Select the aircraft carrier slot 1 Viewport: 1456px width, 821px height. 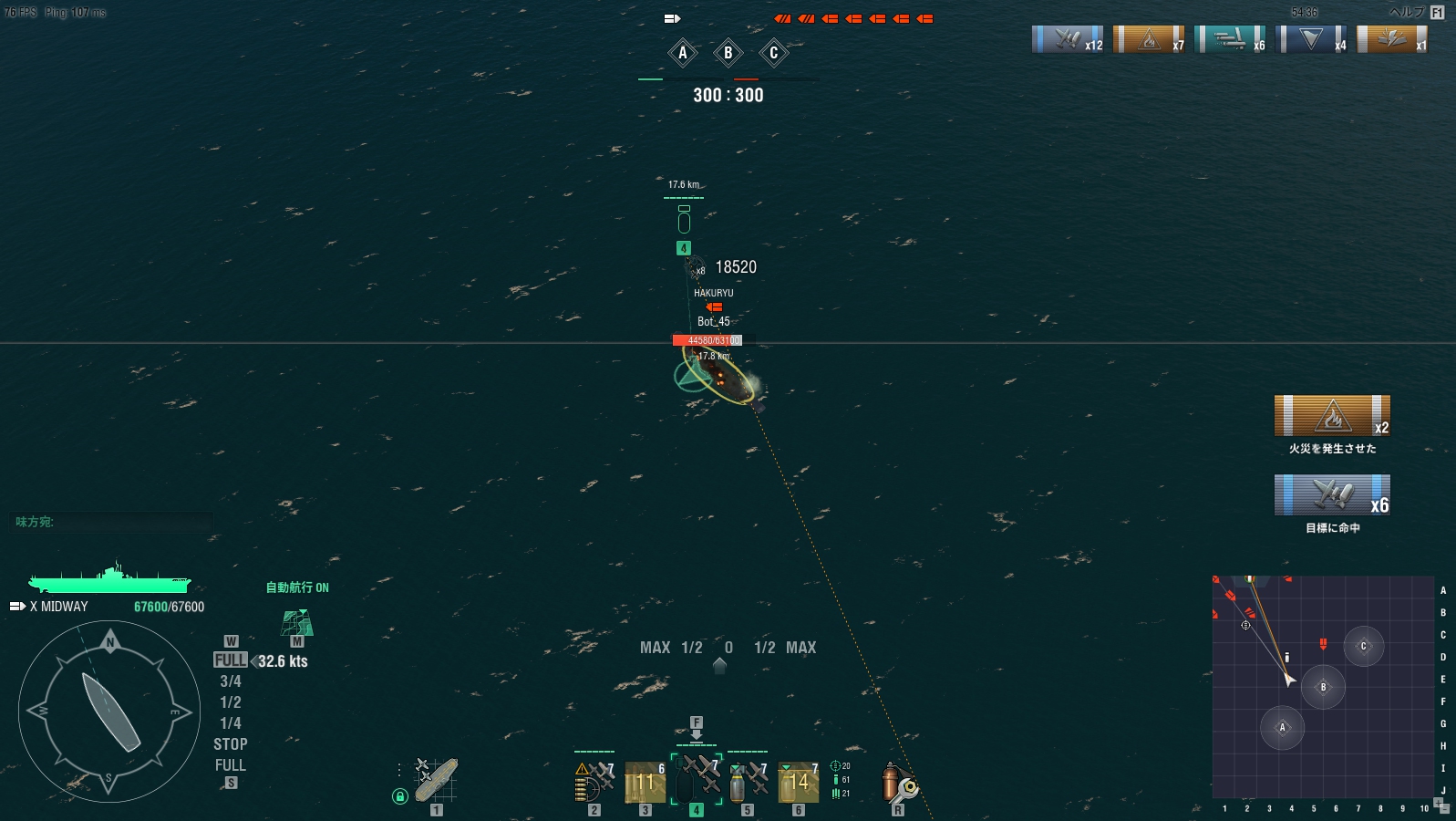436,781
